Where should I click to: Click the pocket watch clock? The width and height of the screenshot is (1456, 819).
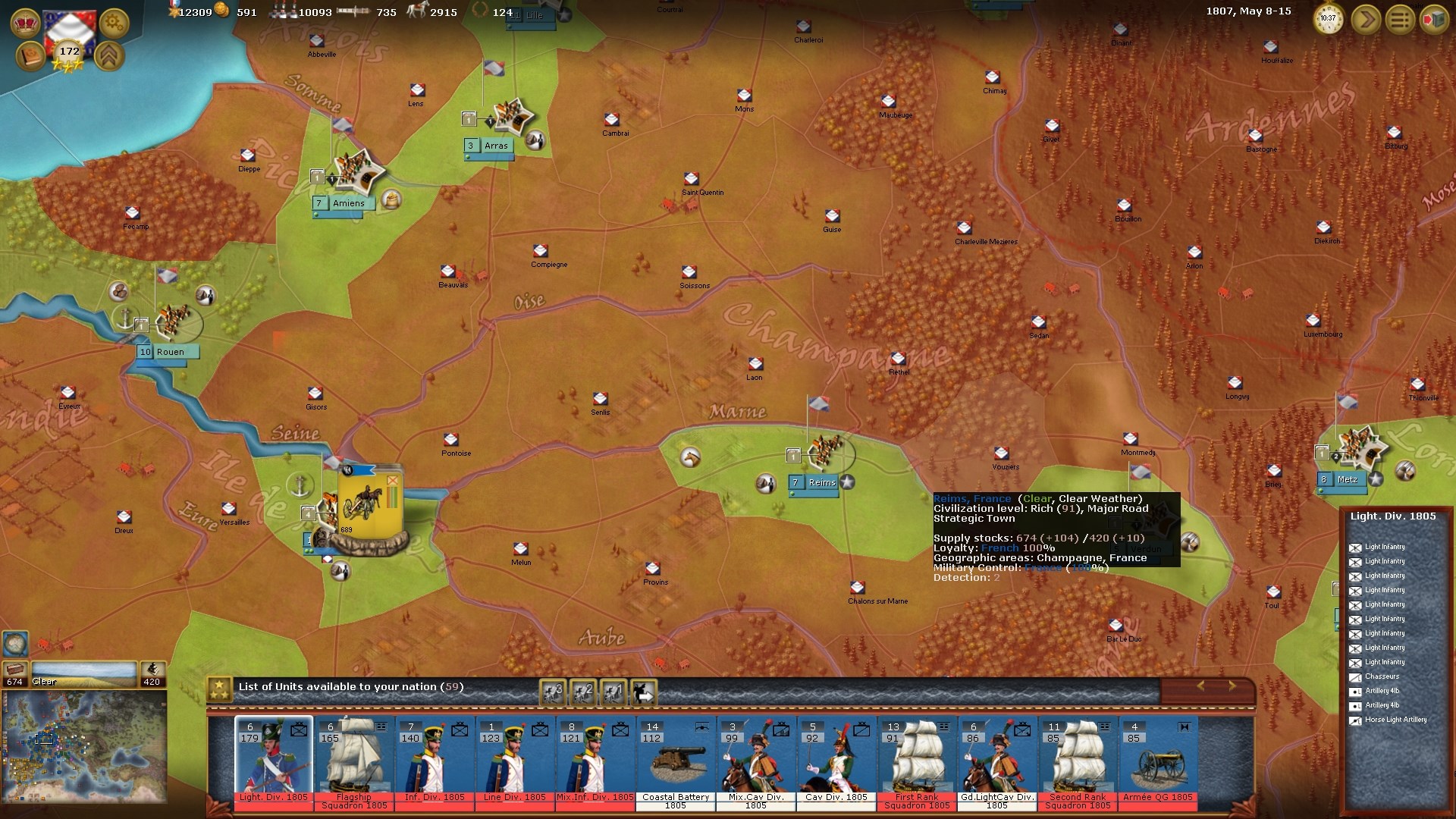click(x=1328, y=20)
